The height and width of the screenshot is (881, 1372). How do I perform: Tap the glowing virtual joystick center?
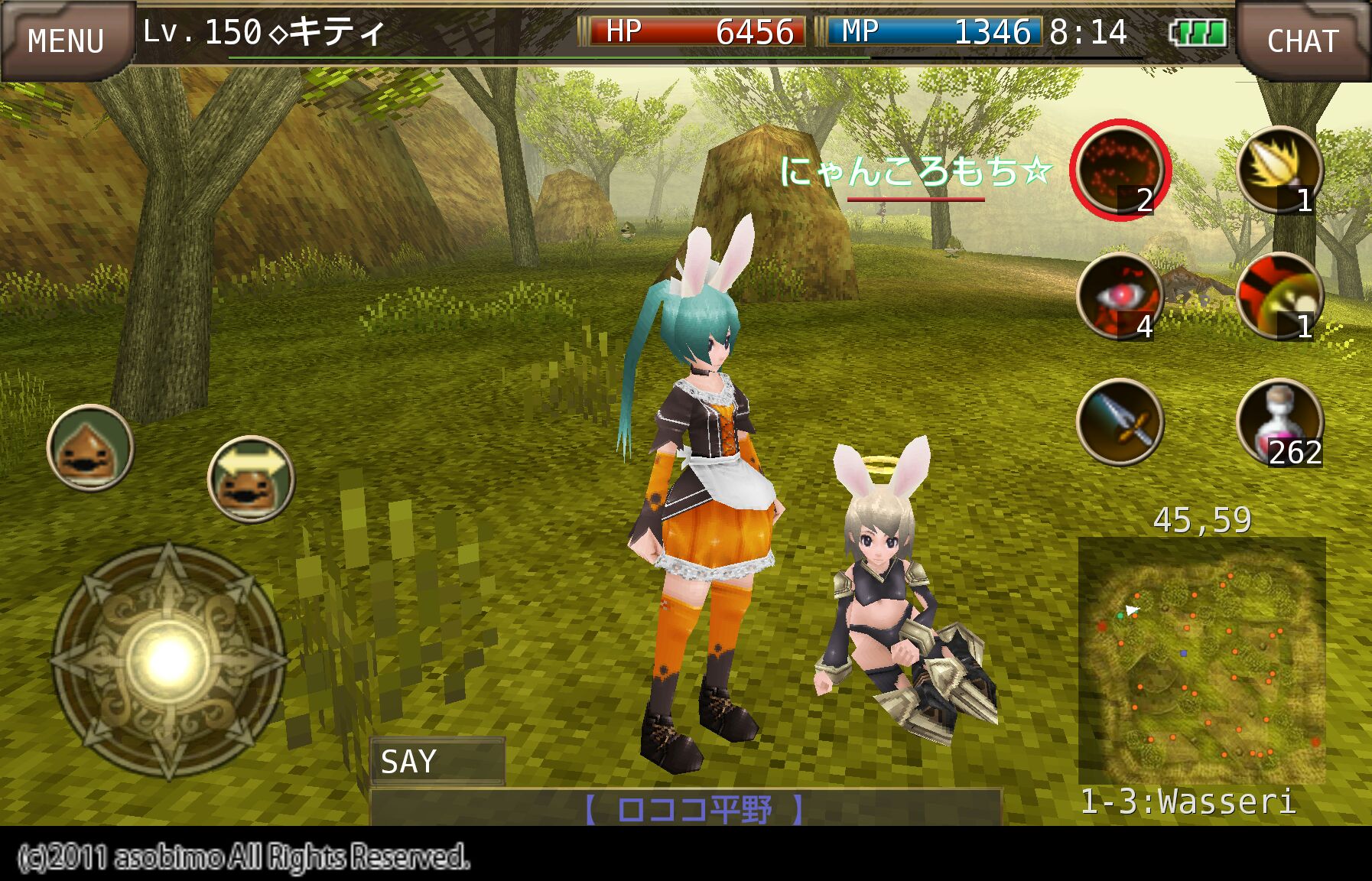tap(168, 661)
